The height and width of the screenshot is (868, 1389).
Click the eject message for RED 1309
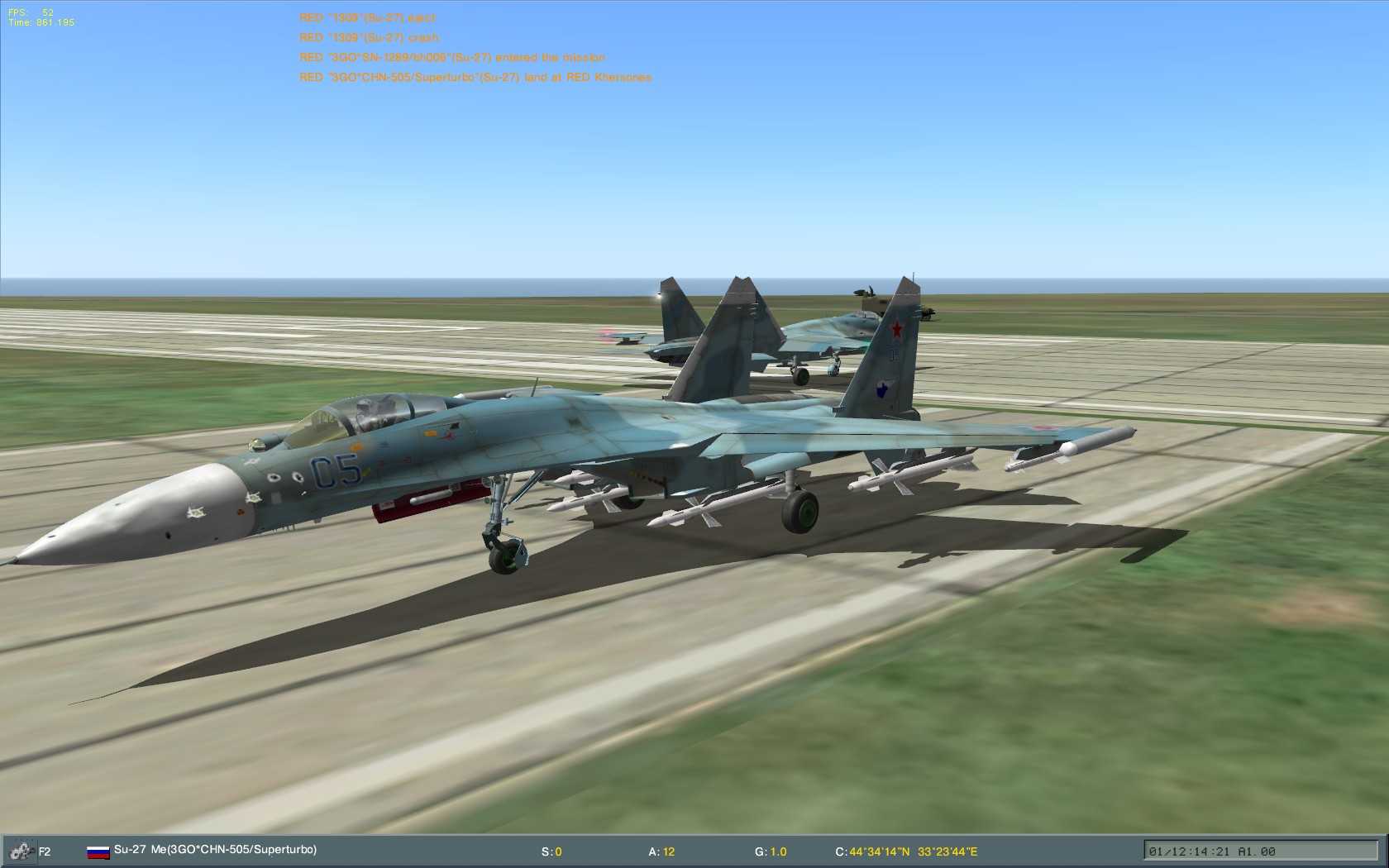point(368,17)
